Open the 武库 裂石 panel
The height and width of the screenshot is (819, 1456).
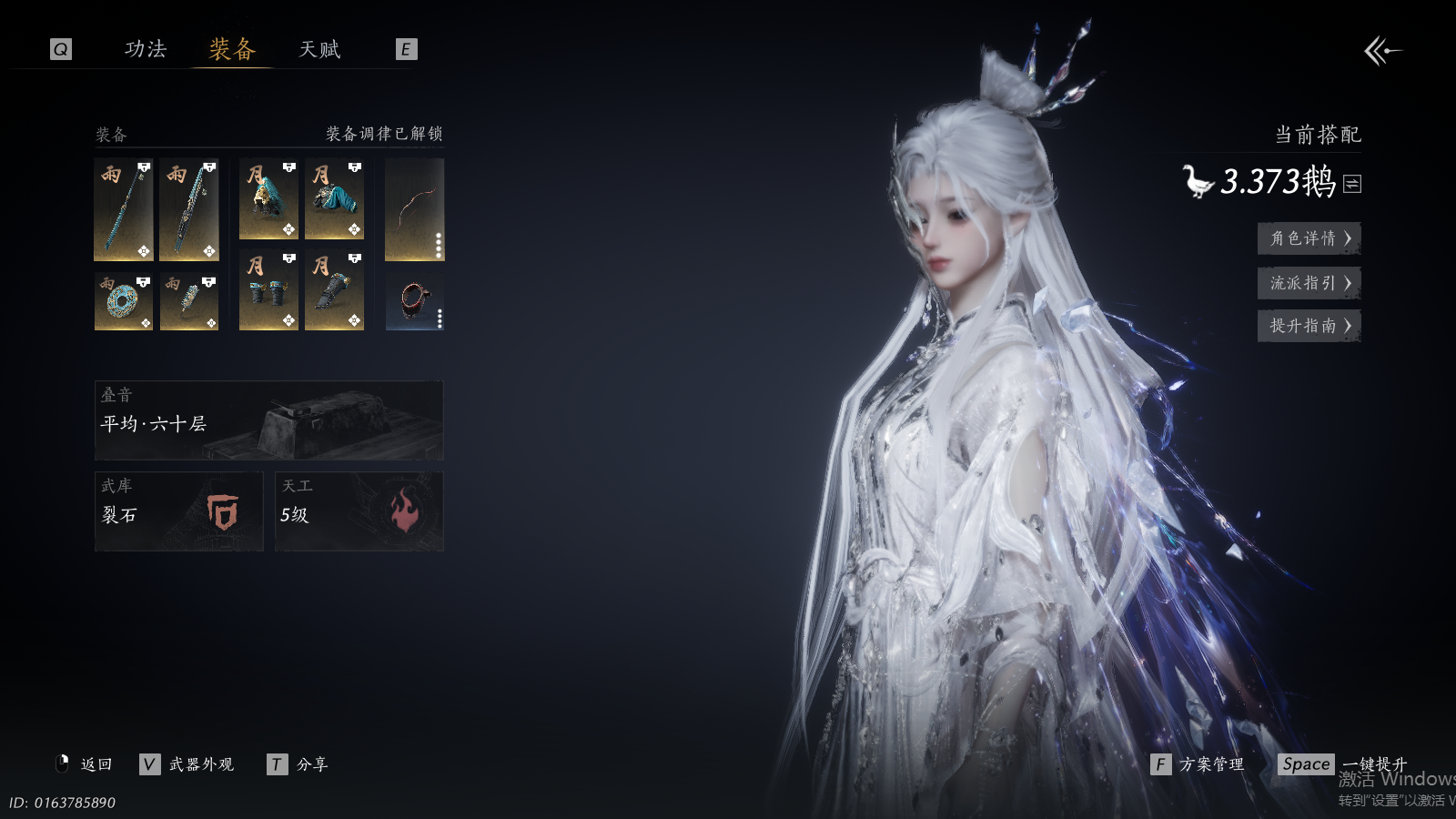point(178,511)
